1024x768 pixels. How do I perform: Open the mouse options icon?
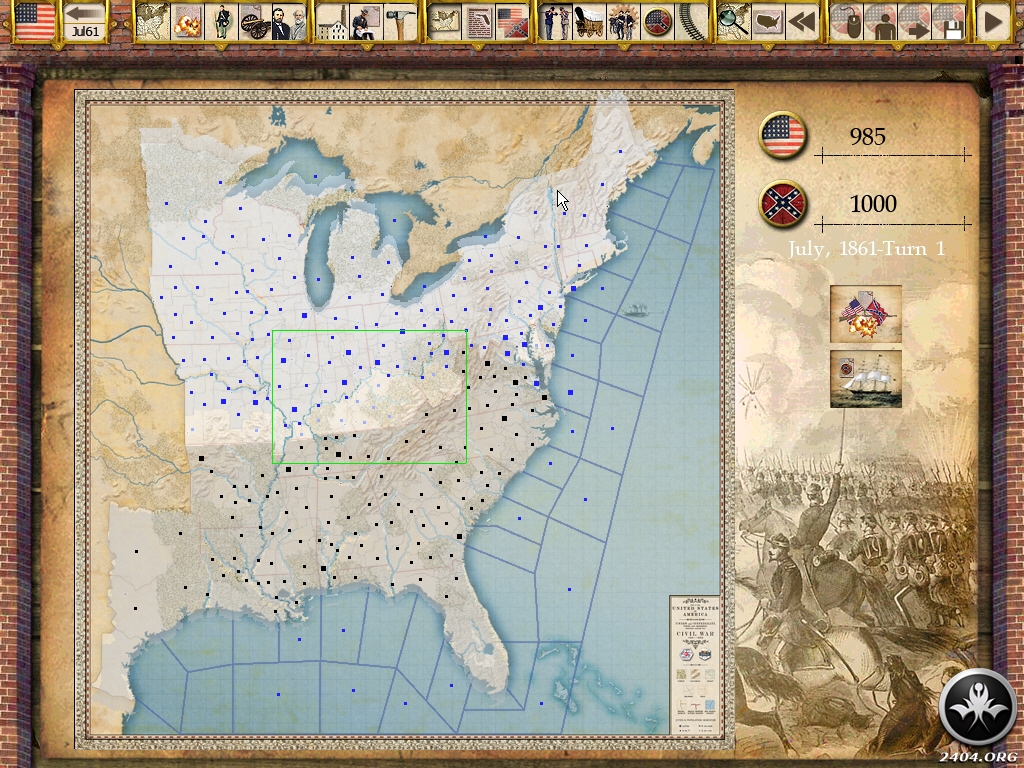coord(847,21)
